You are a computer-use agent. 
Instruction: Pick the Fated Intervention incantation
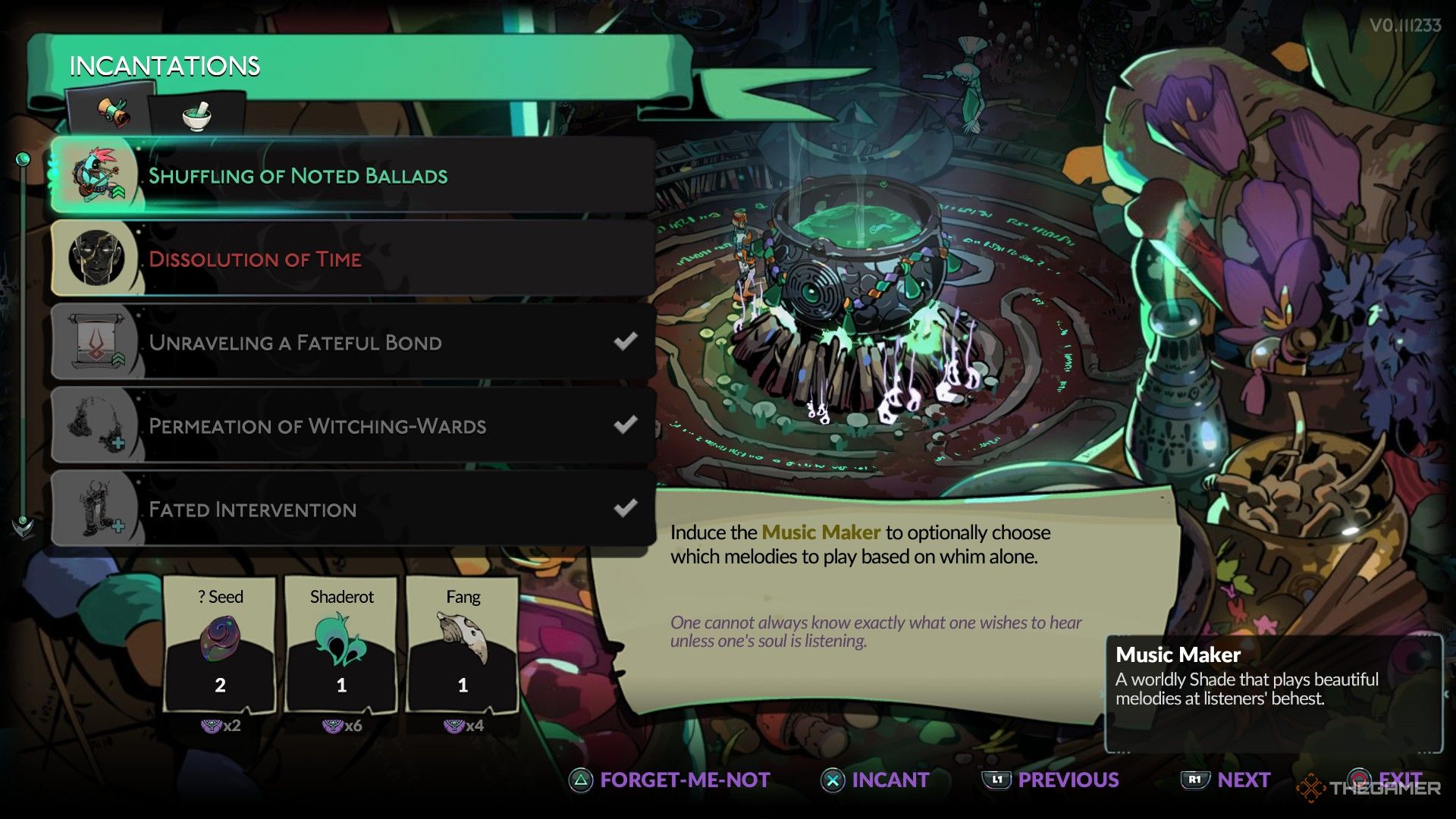(x=353, y=510)
